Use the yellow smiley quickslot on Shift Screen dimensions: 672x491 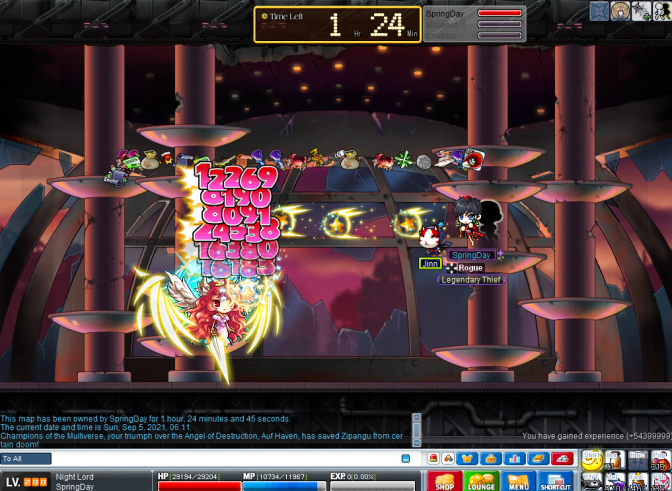coord(593,461)
